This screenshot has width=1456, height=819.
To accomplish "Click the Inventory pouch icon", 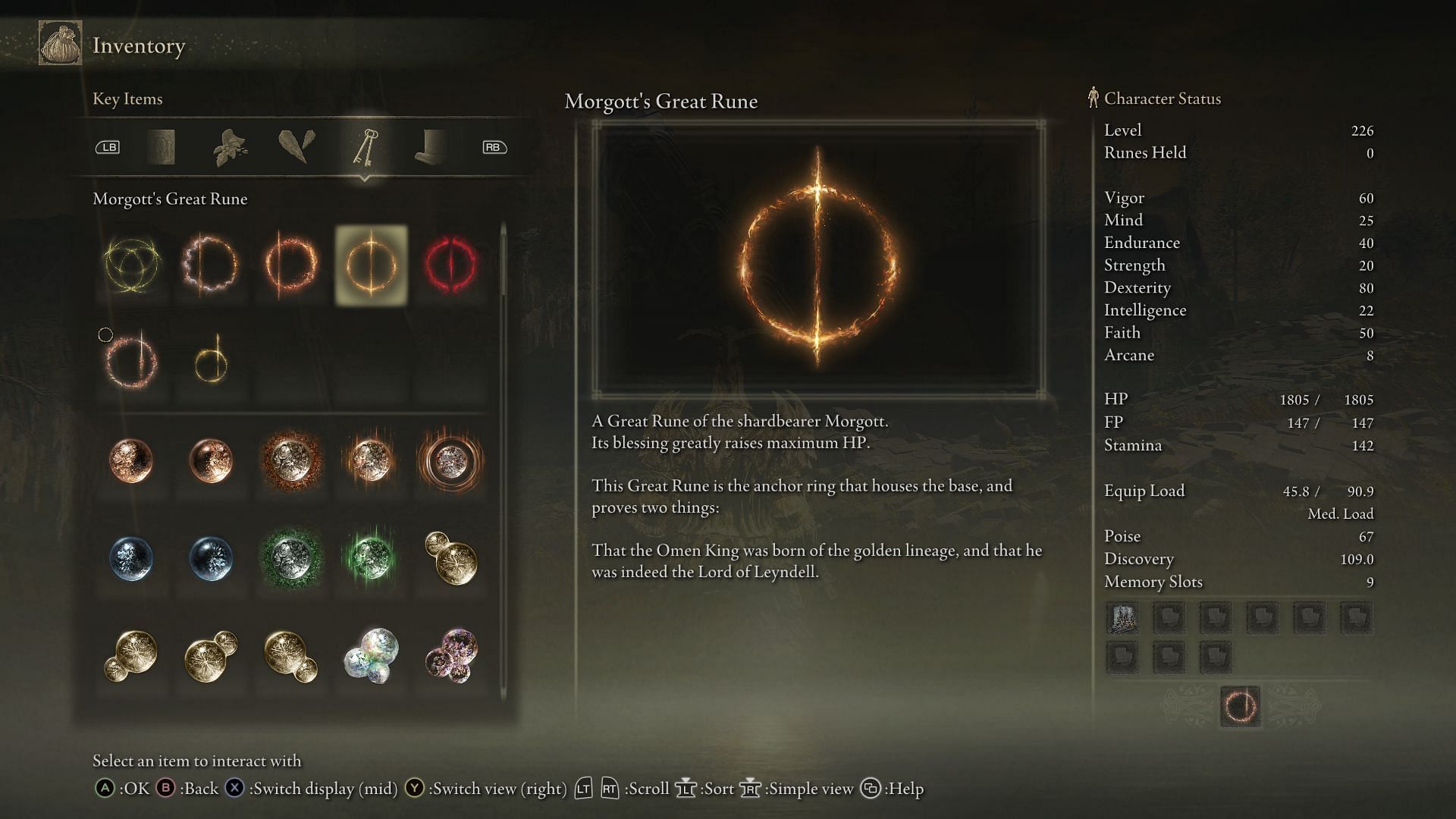I will [x=61, y=44].
